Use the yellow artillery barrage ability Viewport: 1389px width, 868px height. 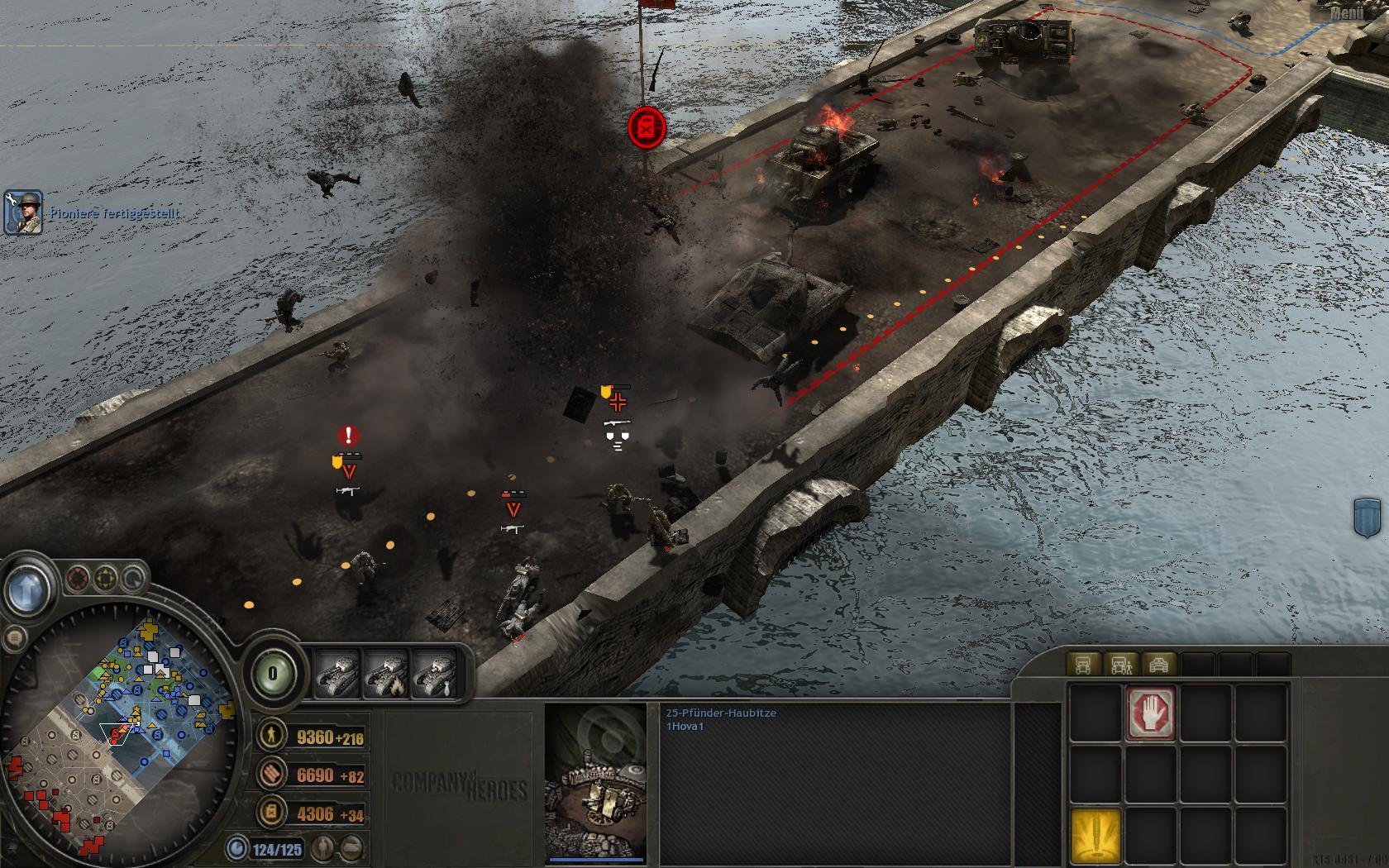coord(1095,836)
